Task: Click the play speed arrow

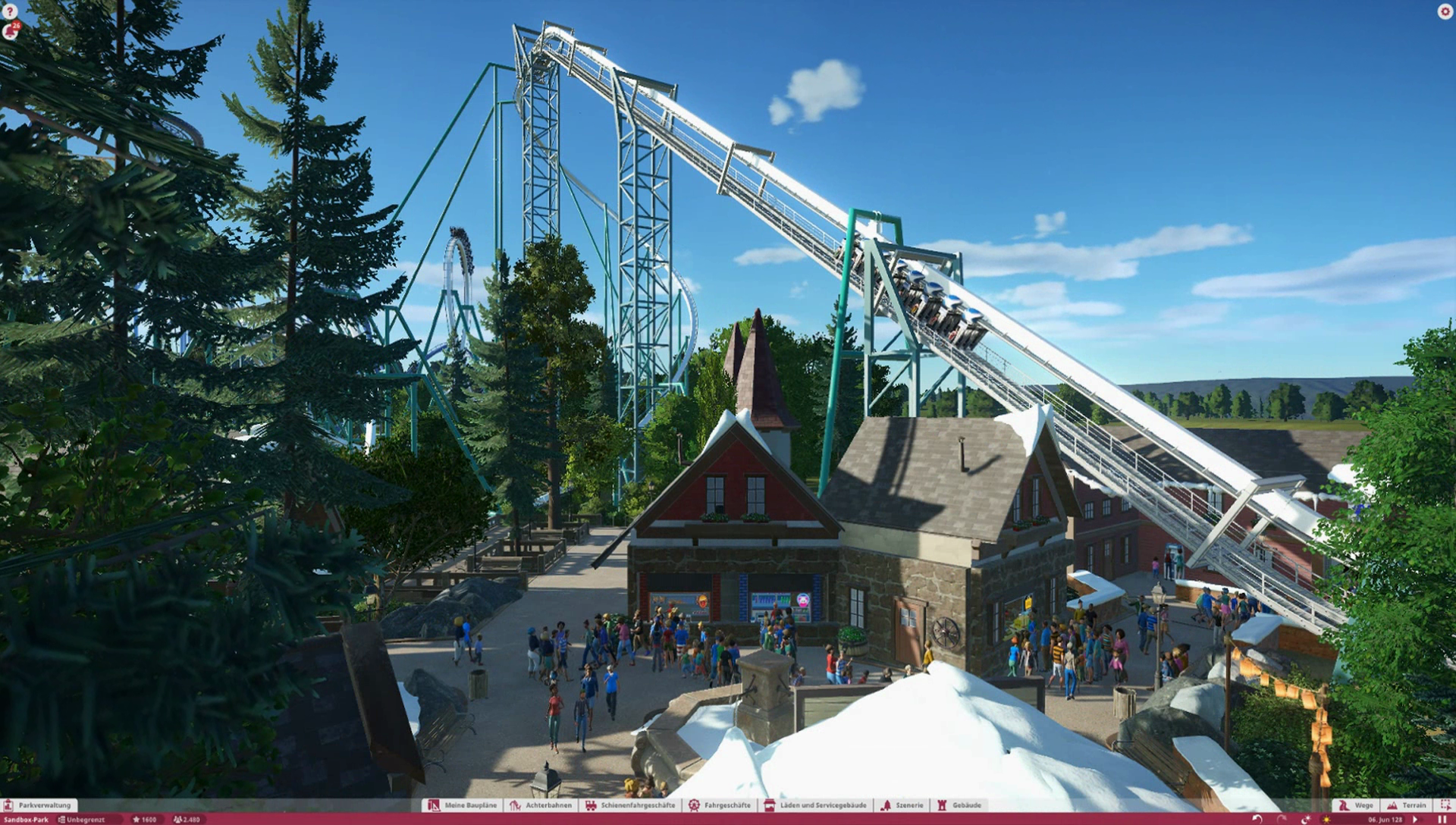Action: [1415, 820]
